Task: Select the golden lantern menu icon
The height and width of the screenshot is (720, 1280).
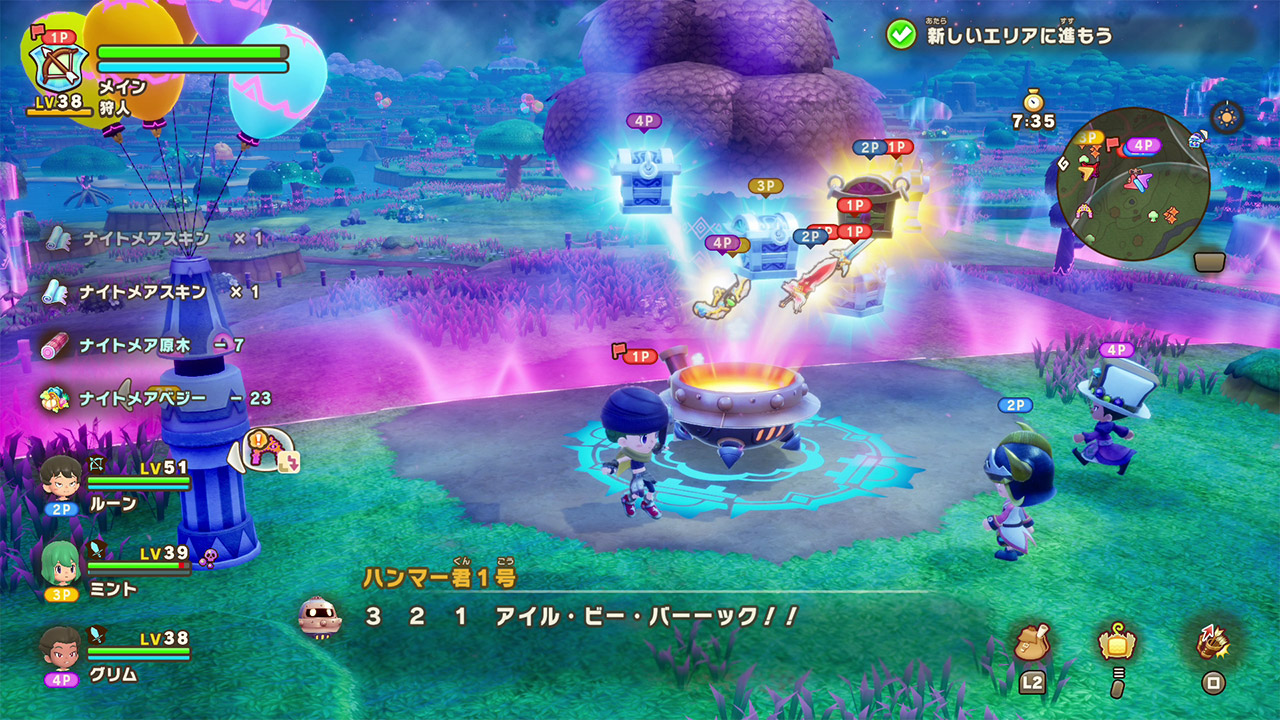Action: 1116,642
